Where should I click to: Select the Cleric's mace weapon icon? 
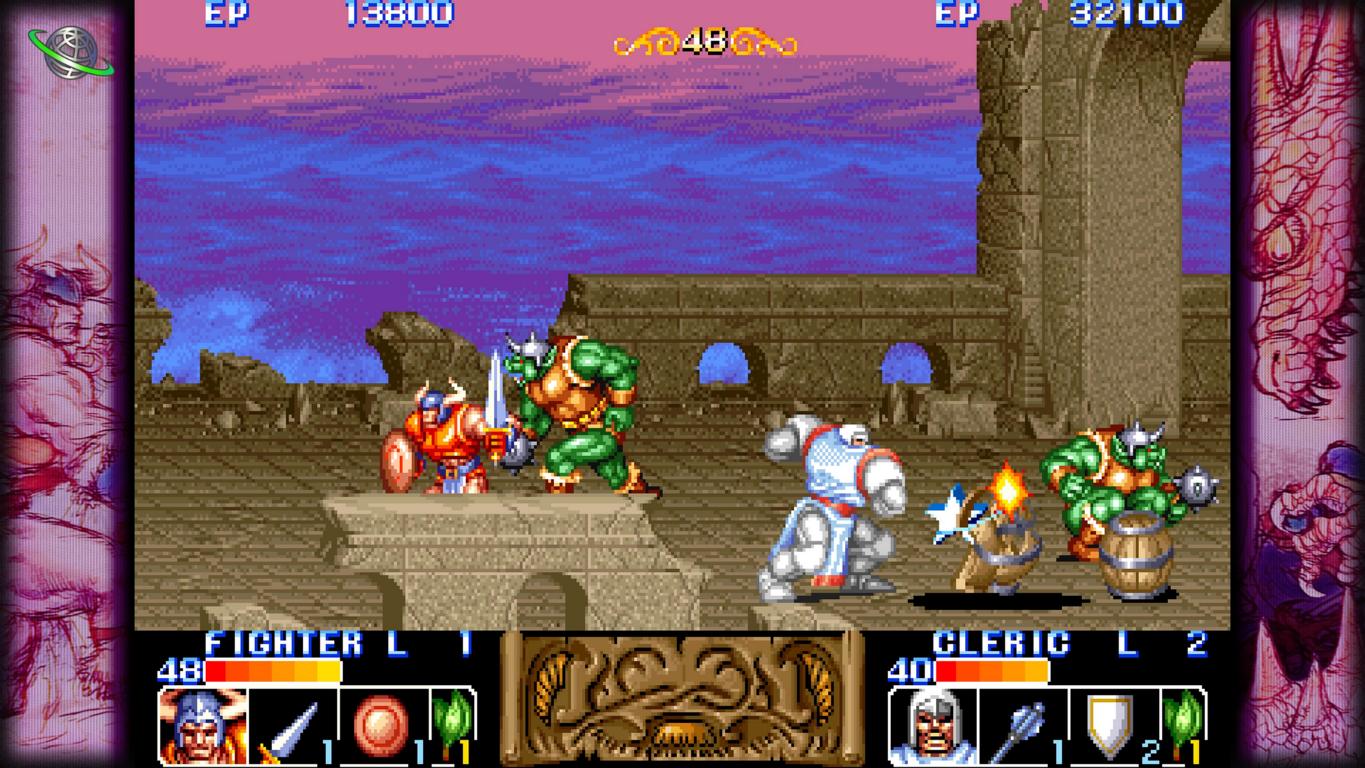[1020, 725]
